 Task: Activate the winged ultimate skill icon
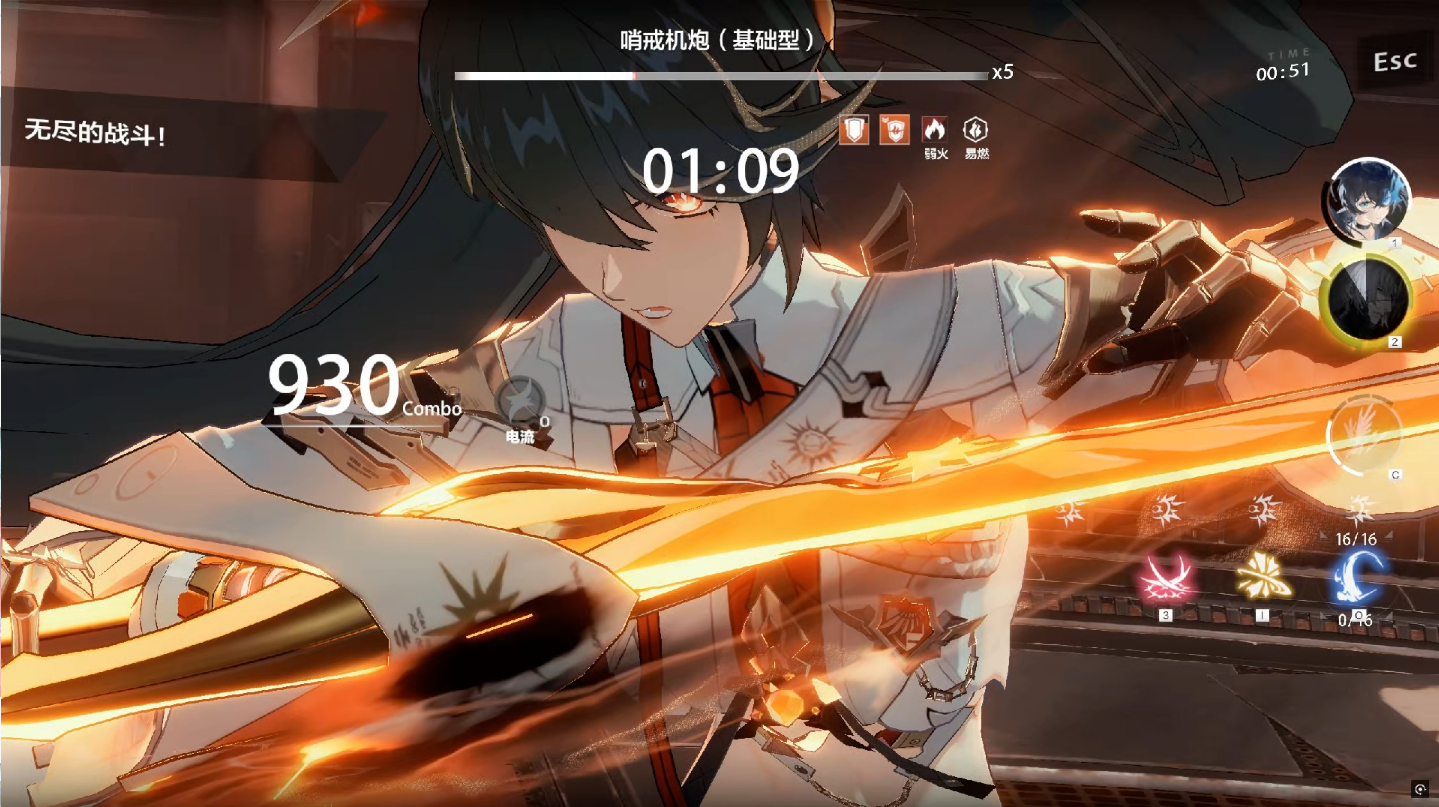coord(1364,435)
